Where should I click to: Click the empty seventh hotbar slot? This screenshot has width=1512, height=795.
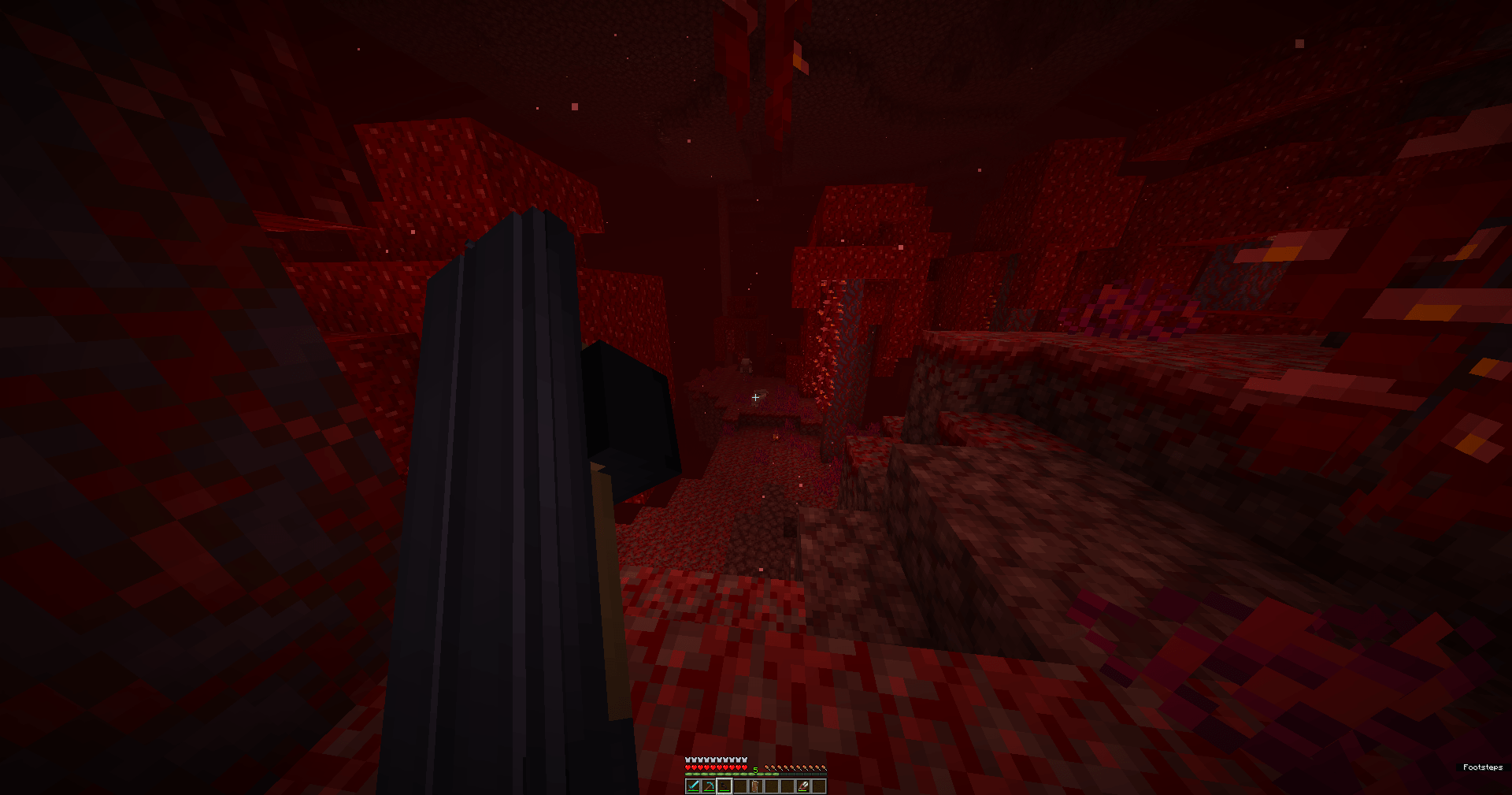click(x=787, y=786)
